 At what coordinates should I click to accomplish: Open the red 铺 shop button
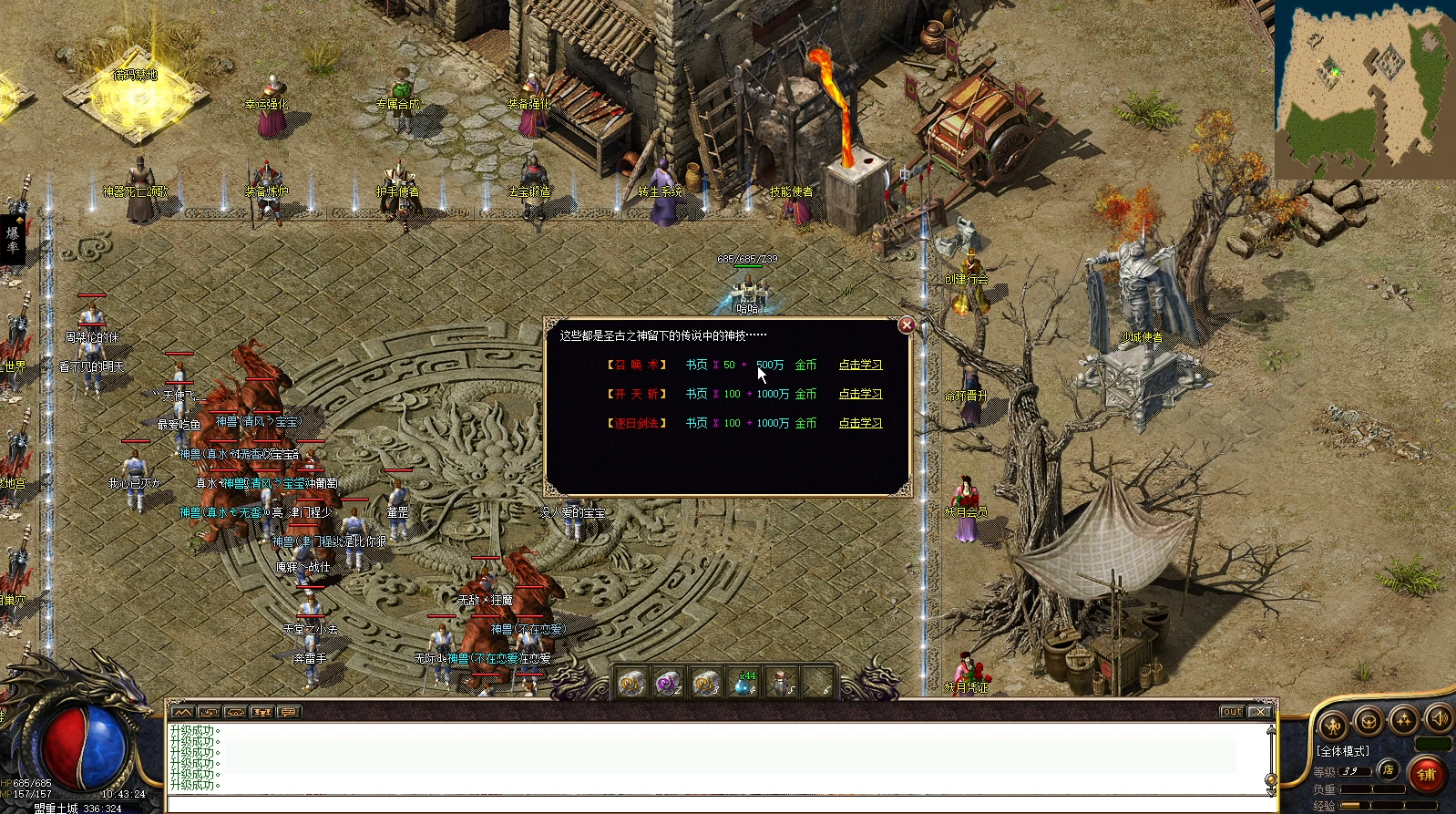tap(1427, 775)
